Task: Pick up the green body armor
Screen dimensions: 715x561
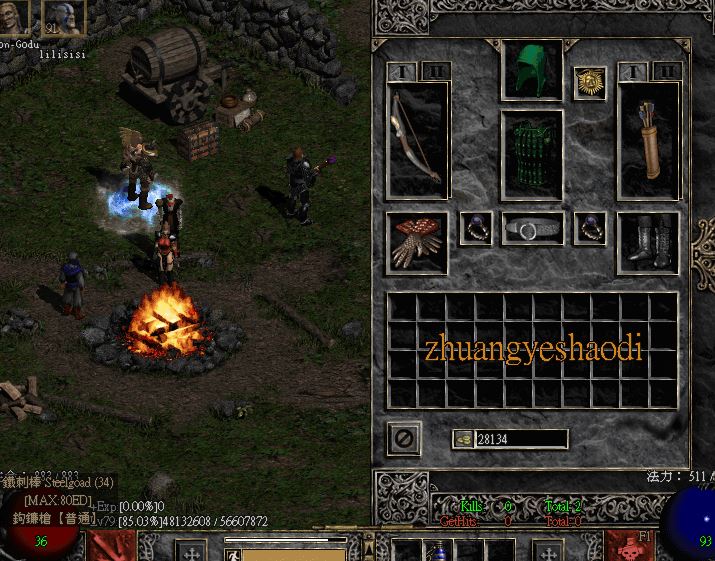Action: pos(531,154)
